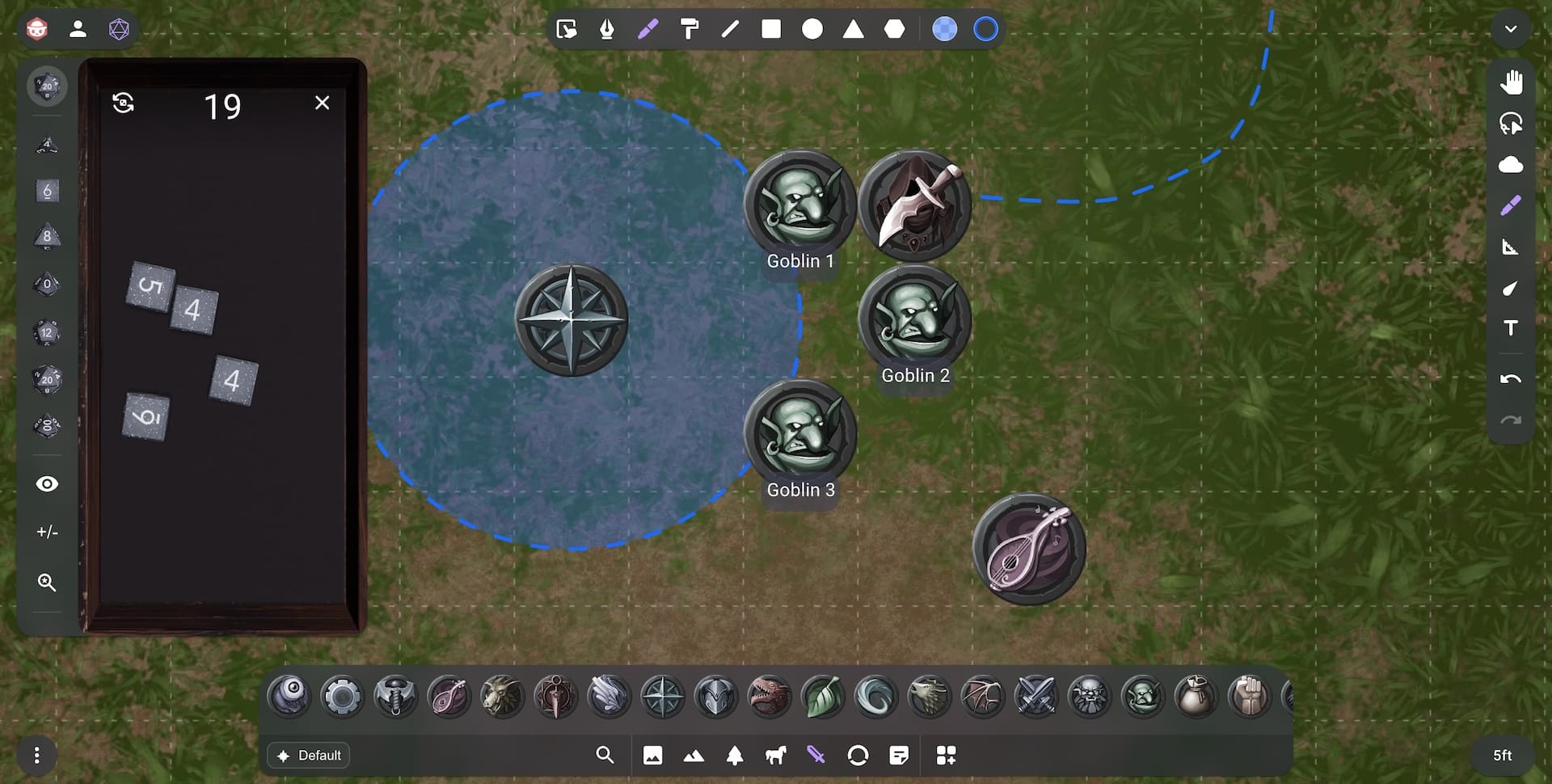Expand the chevron menu in top-right corner

coord(1510,29)
